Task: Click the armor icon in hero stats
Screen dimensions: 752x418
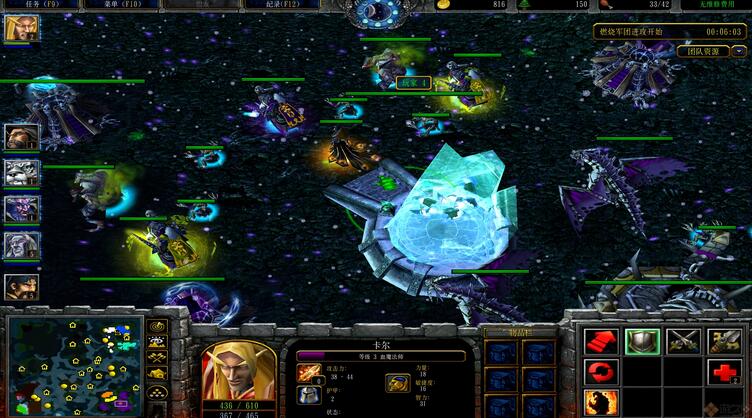Action: 309,398
